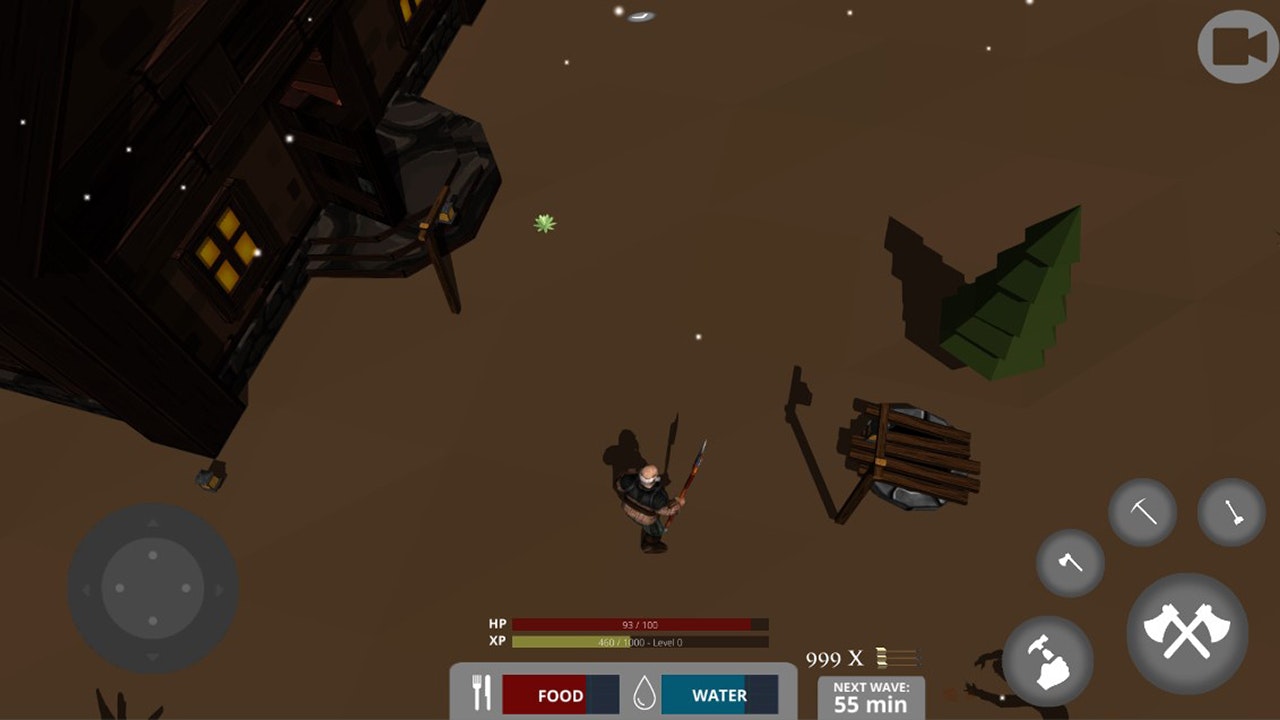The image size is (1280, 720).
Task: Click the green plant on the ground
Action: [547, 223]
